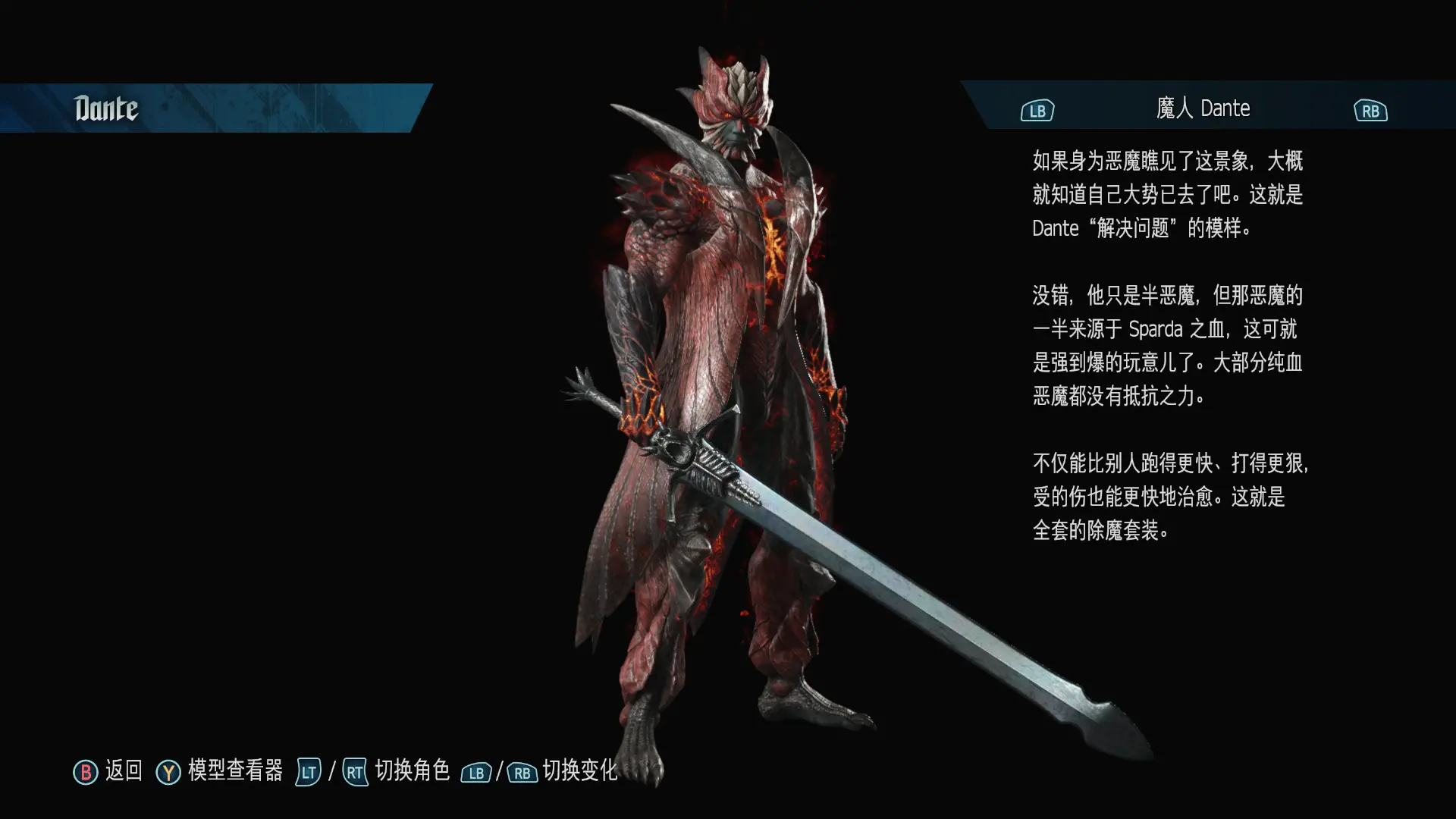Image resolution: width=1456 pixels, height=819 pixels.
Task: Choose the 切换角色 switch character option
Action: pos(412,770)
